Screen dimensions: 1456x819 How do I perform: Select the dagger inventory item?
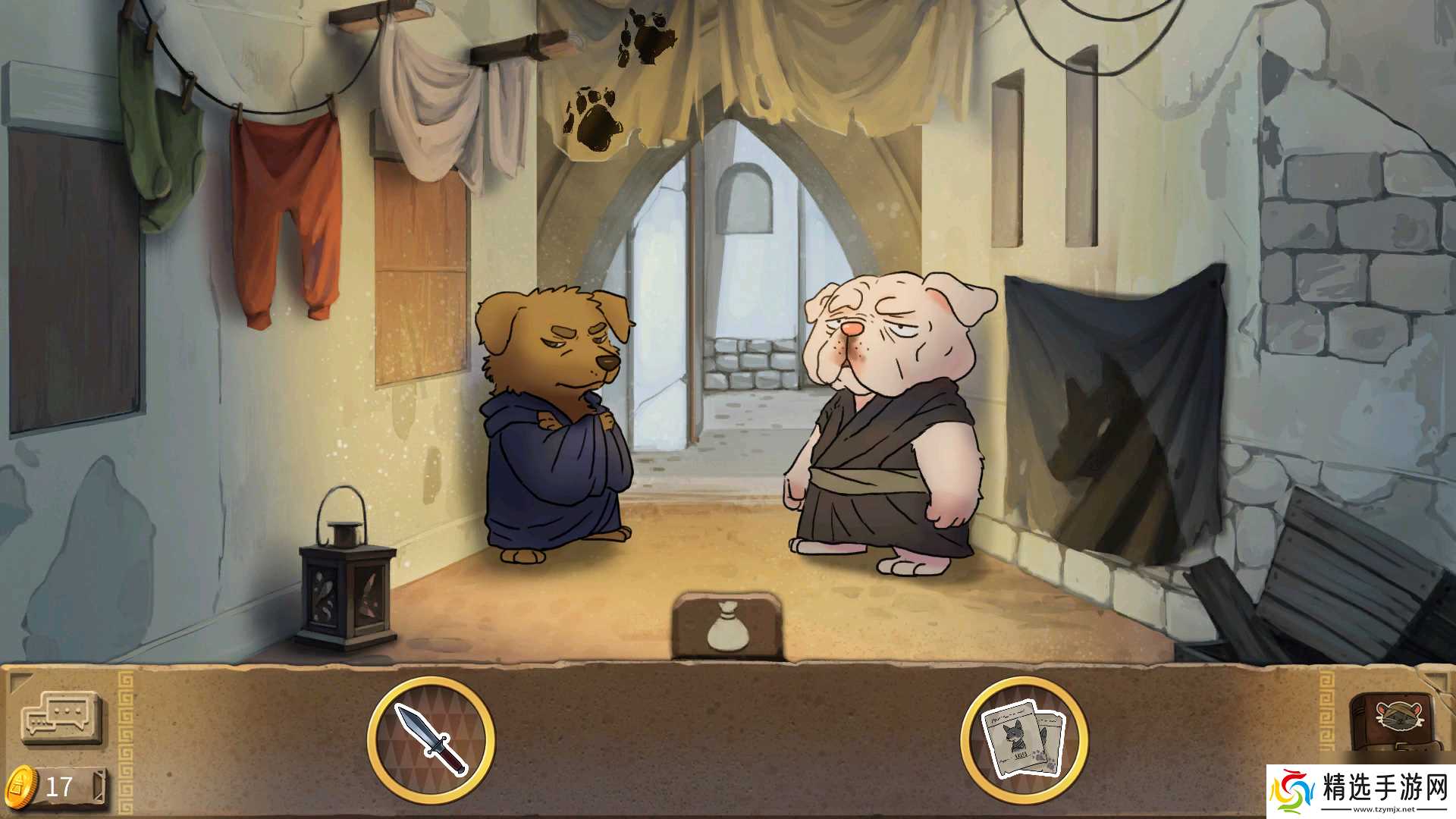pos(431,739)
